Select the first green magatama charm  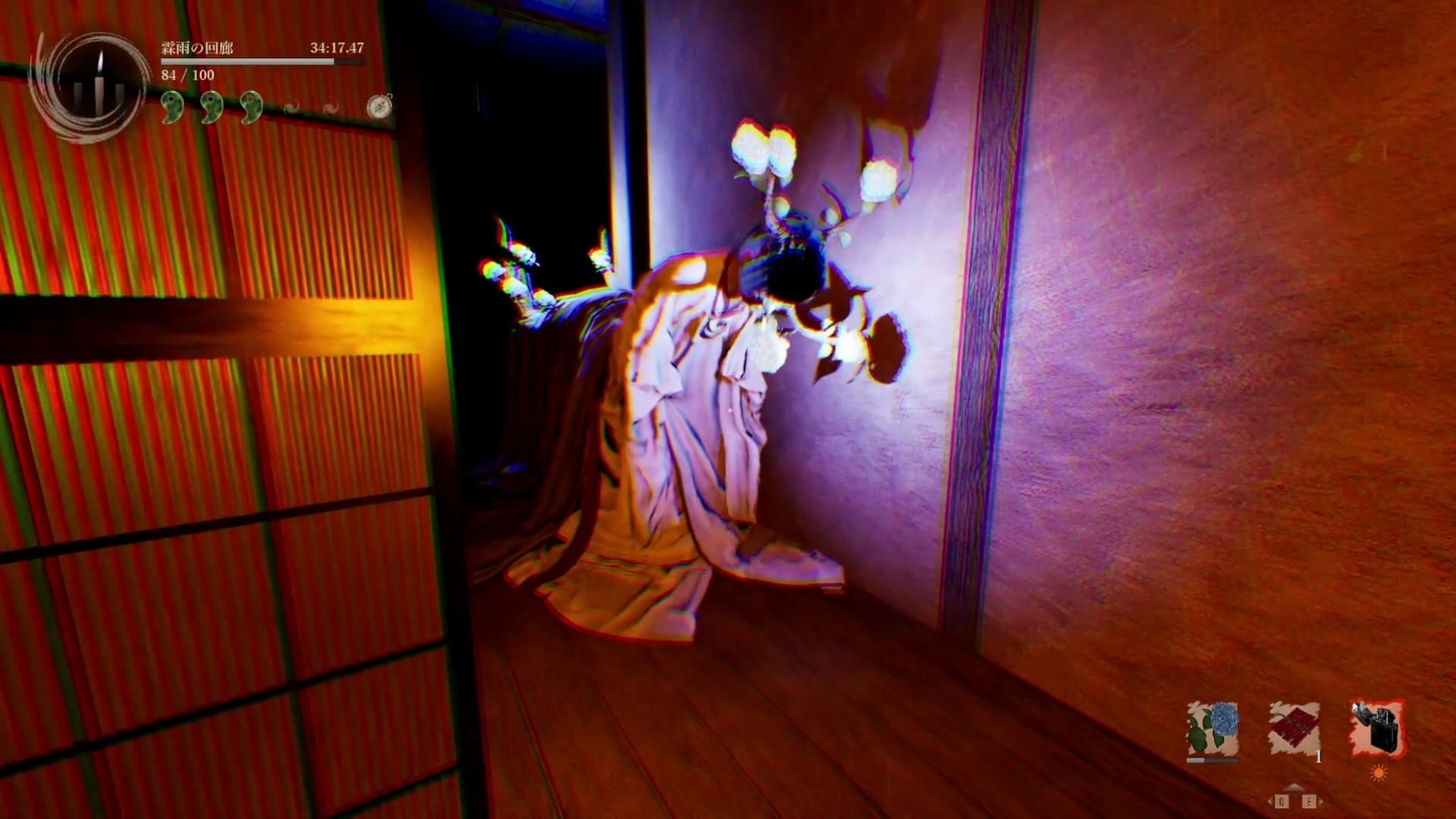(171, 106)
